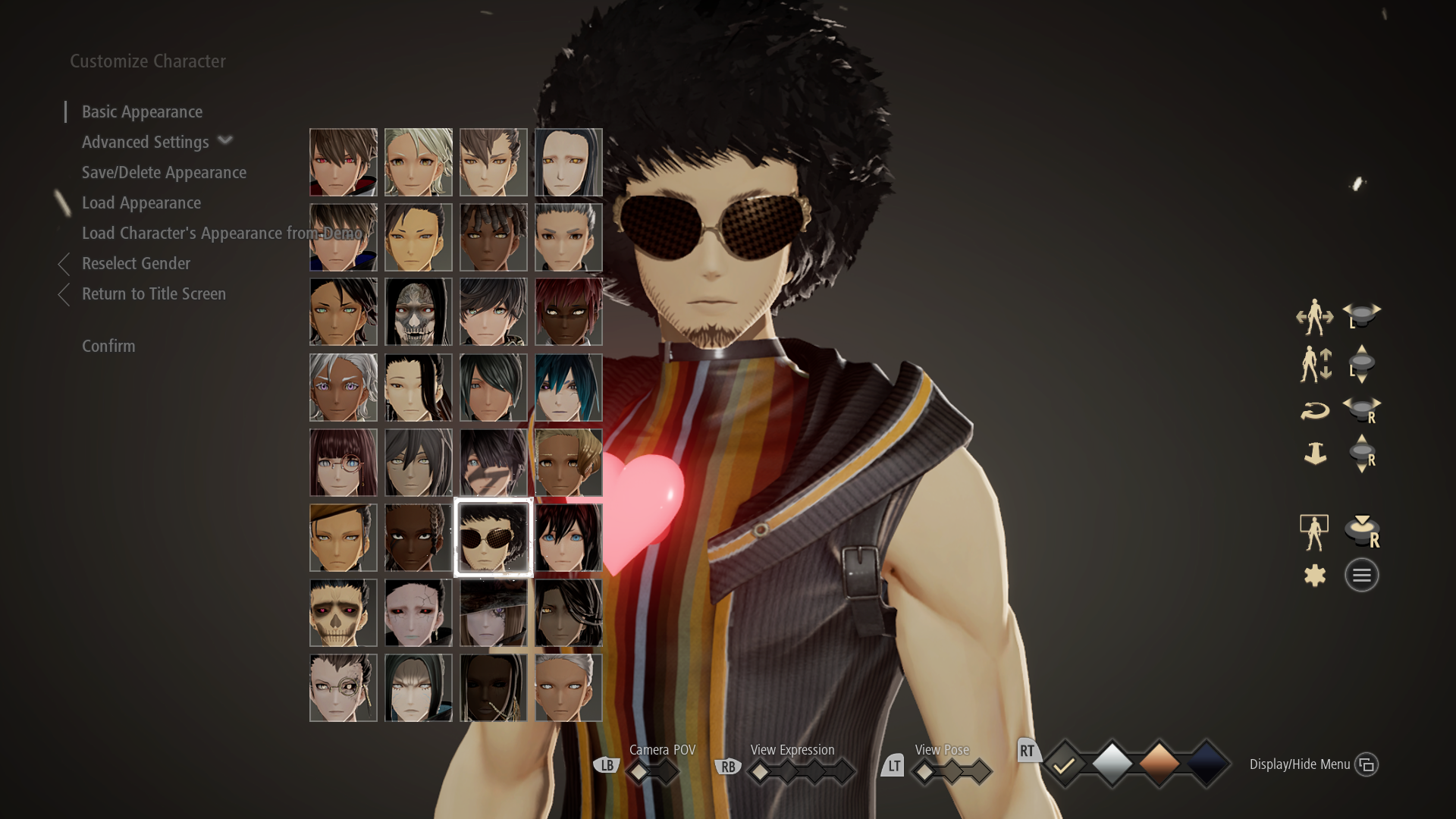Open the Basic Appearance section
The image size is (1456, 819).
click(141, 111)
